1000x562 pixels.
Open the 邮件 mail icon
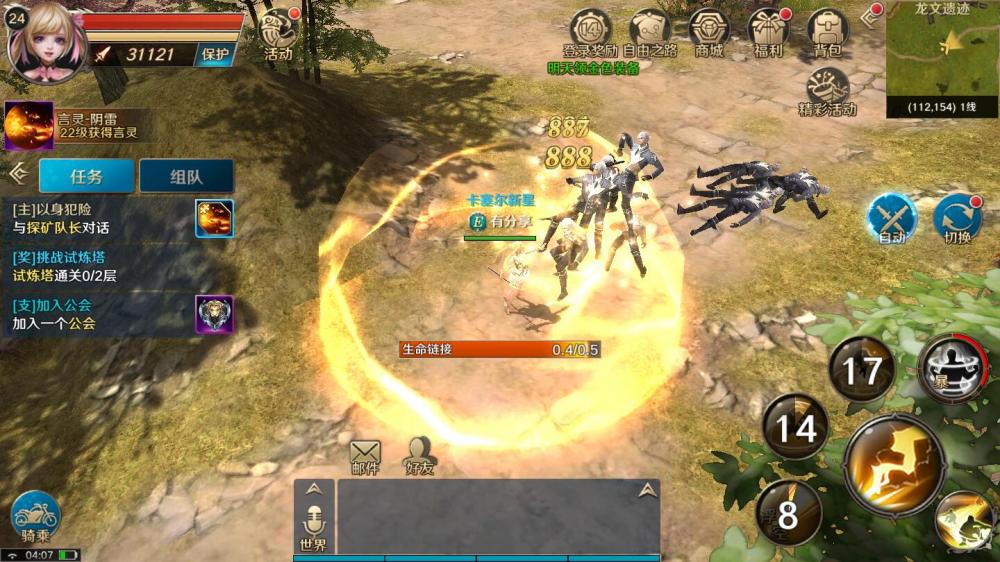point(365,457)
